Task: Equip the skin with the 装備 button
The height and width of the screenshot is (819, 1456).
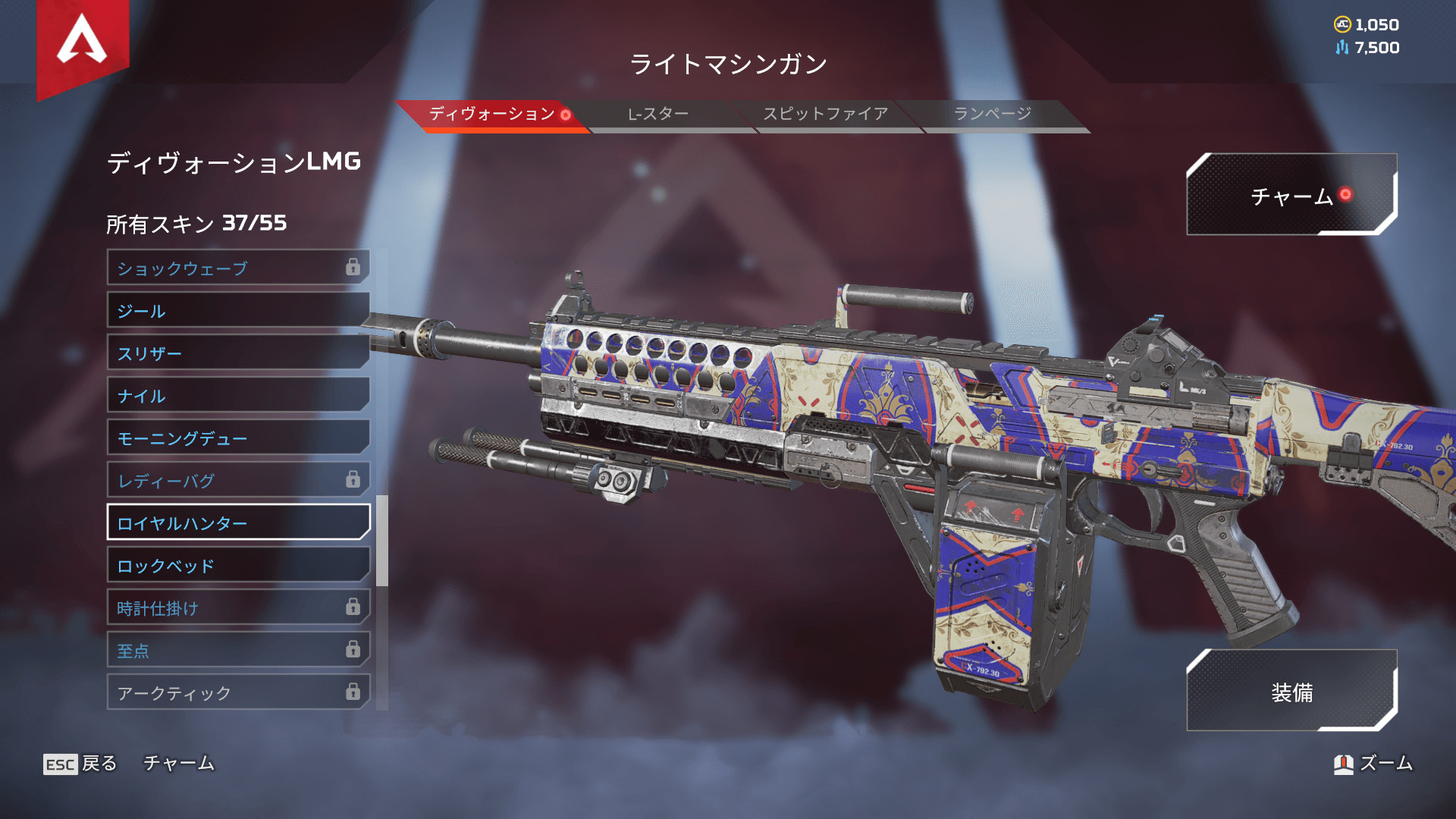Action: [1291, 691]
